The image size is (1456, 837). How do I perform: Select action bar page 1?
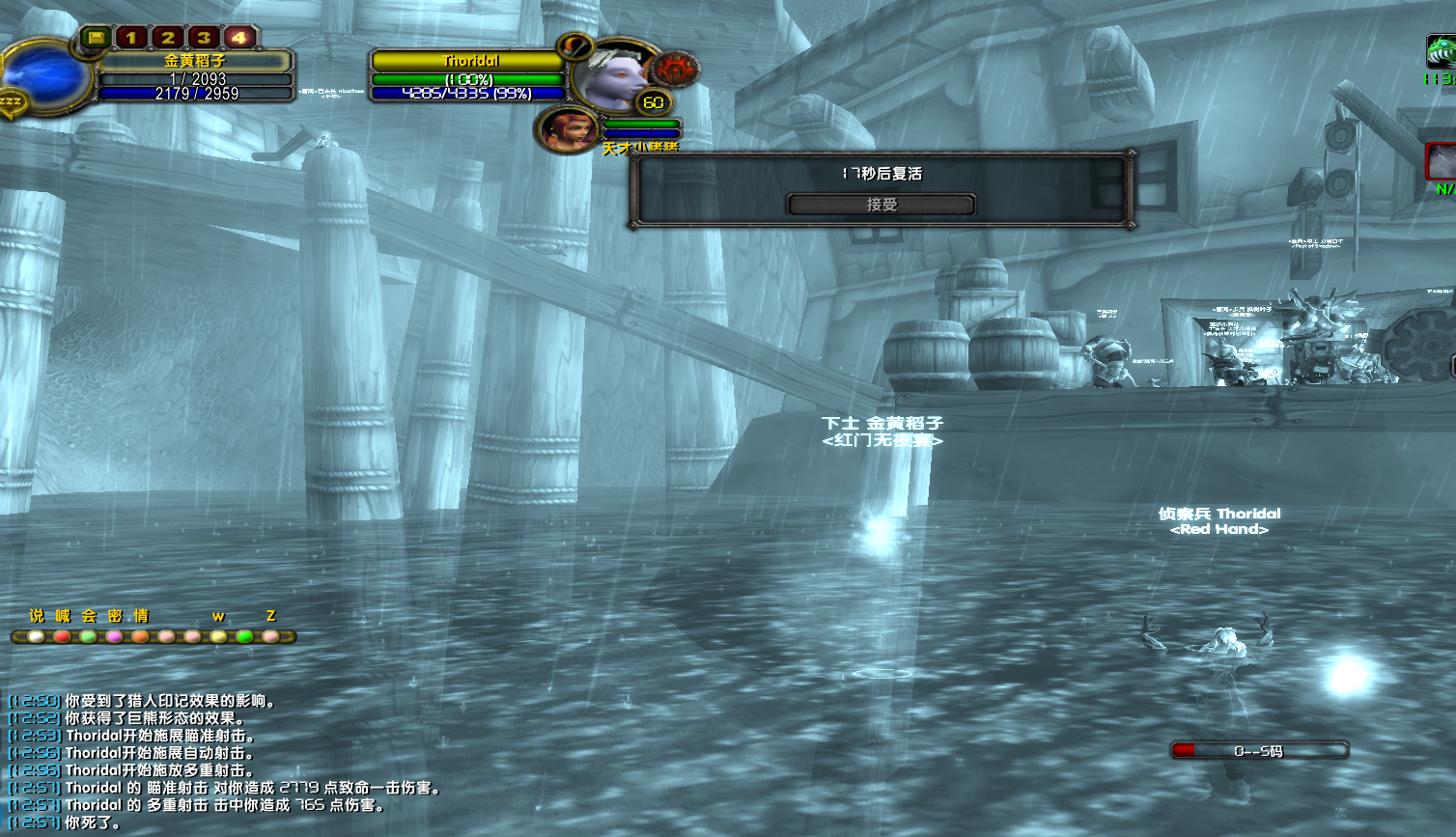tap(131, 37)
